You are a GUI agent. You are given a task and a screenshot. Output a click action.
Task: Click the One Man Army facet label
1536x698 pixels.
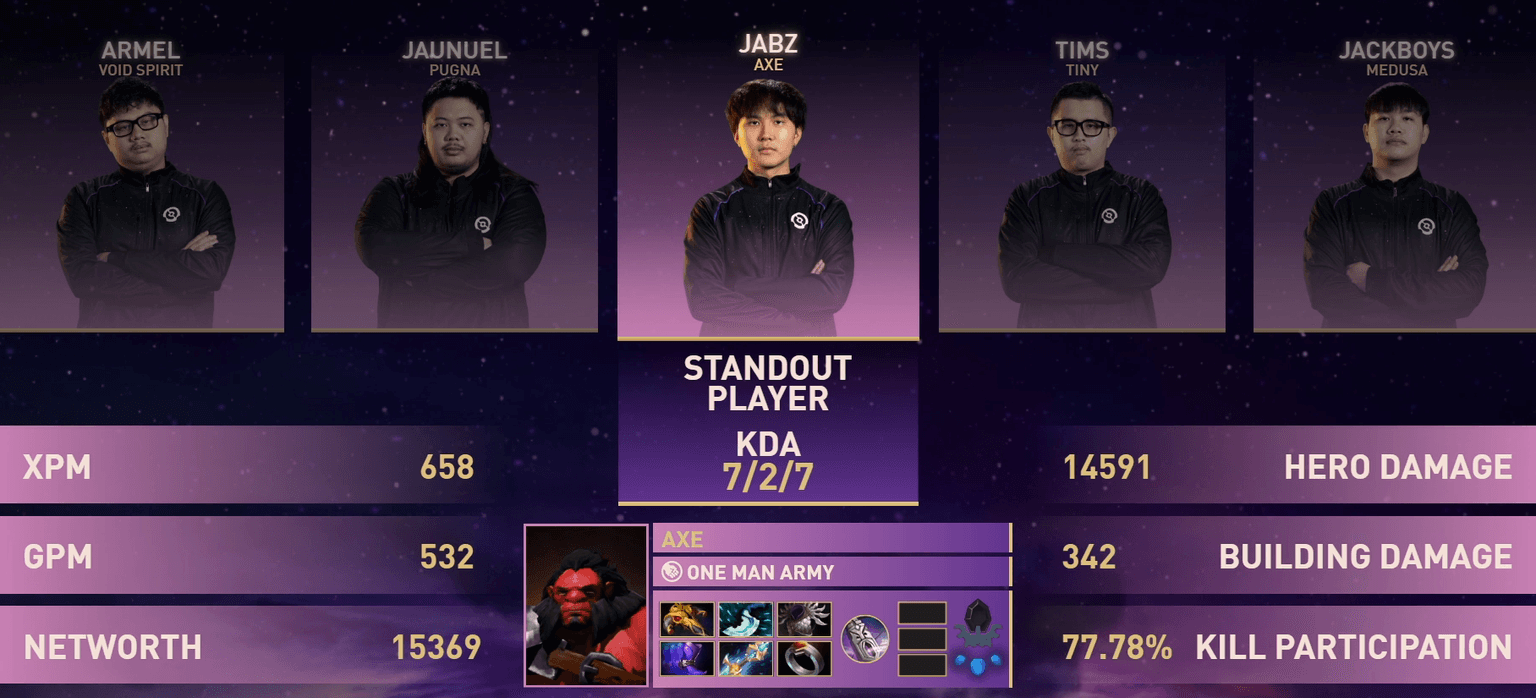pyautogui.click(x=760, y=573)
